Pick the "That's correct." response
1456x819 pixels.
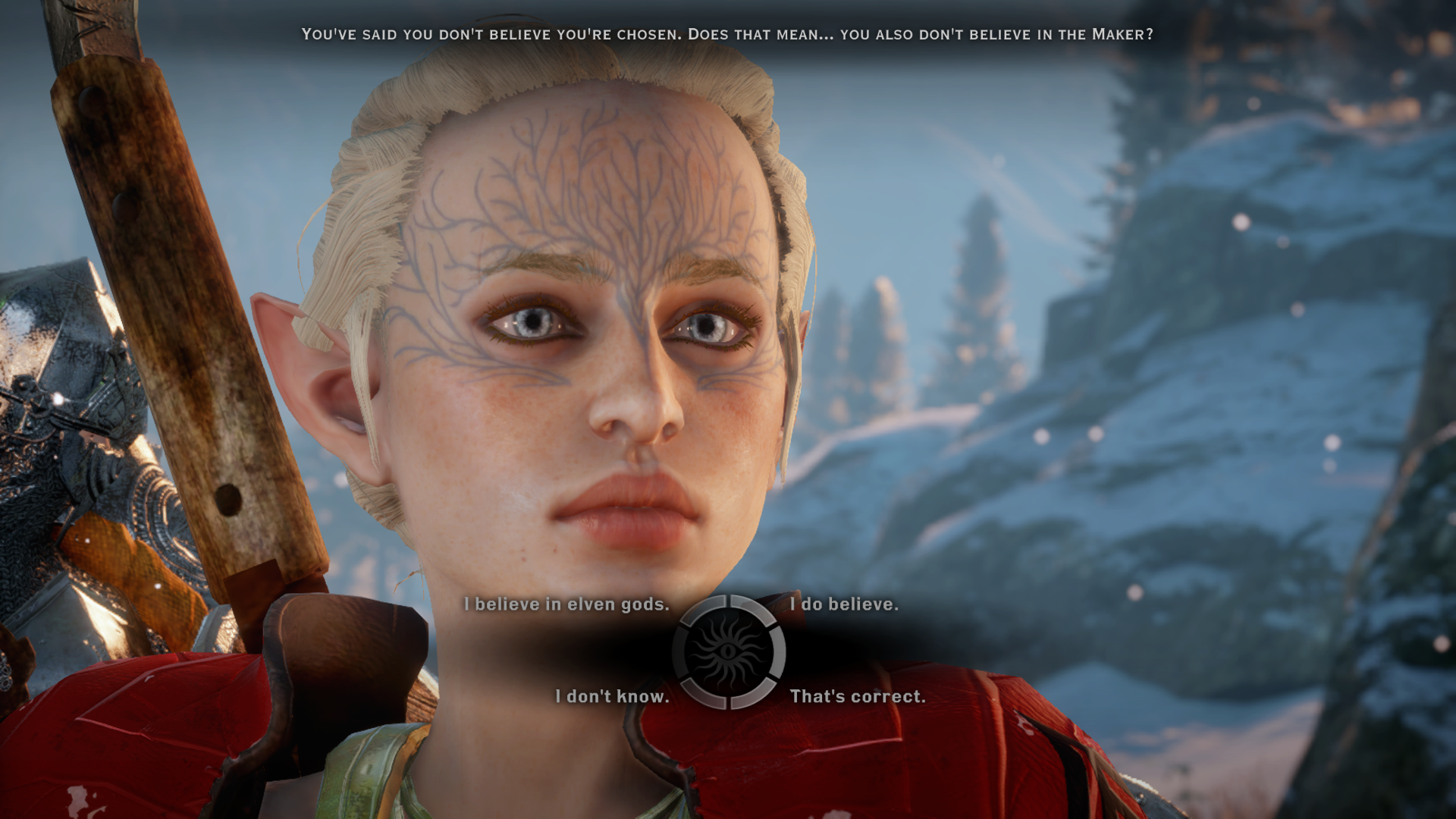[x=857, y=696]
